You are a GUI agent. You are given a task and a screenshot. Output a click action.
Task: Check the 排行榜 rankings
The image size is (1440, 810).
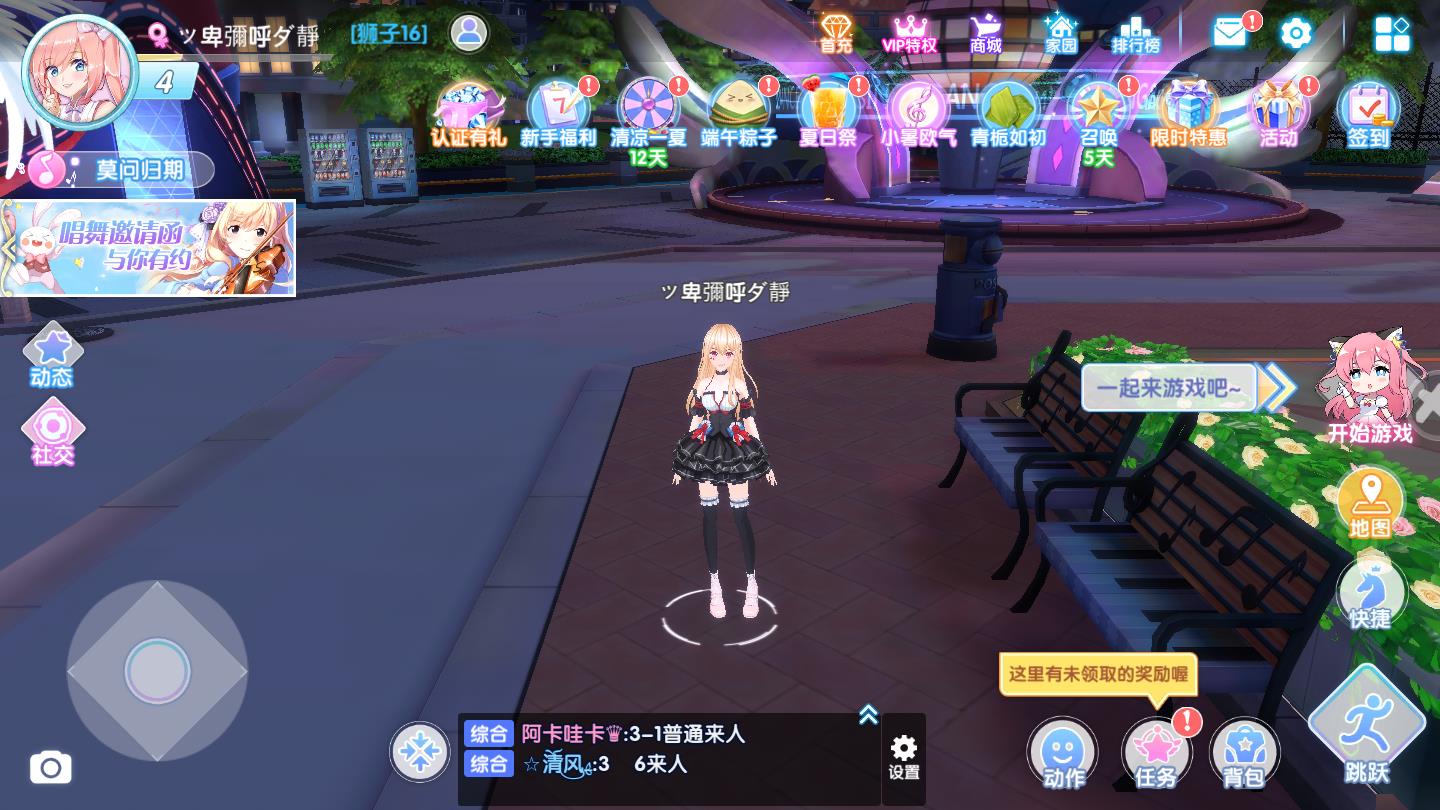pyautogui.click(x=1134, y=32)
